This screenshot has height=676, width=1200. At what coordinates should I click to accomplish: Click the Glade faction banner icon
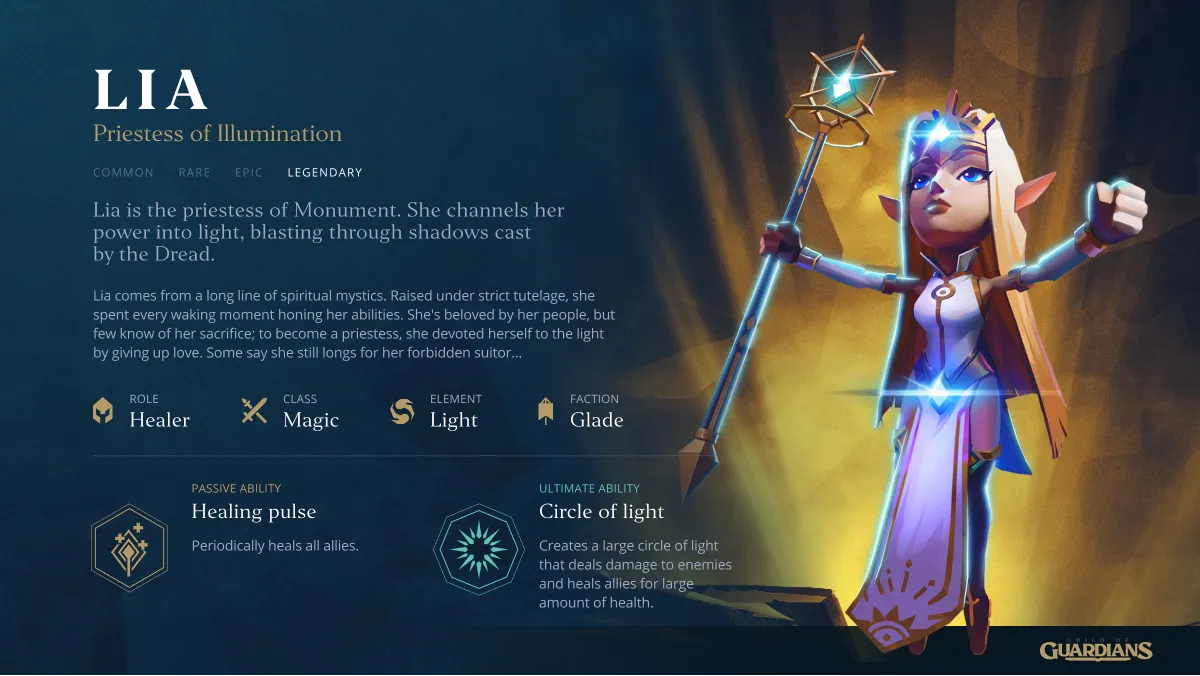(x=545, y=411)
